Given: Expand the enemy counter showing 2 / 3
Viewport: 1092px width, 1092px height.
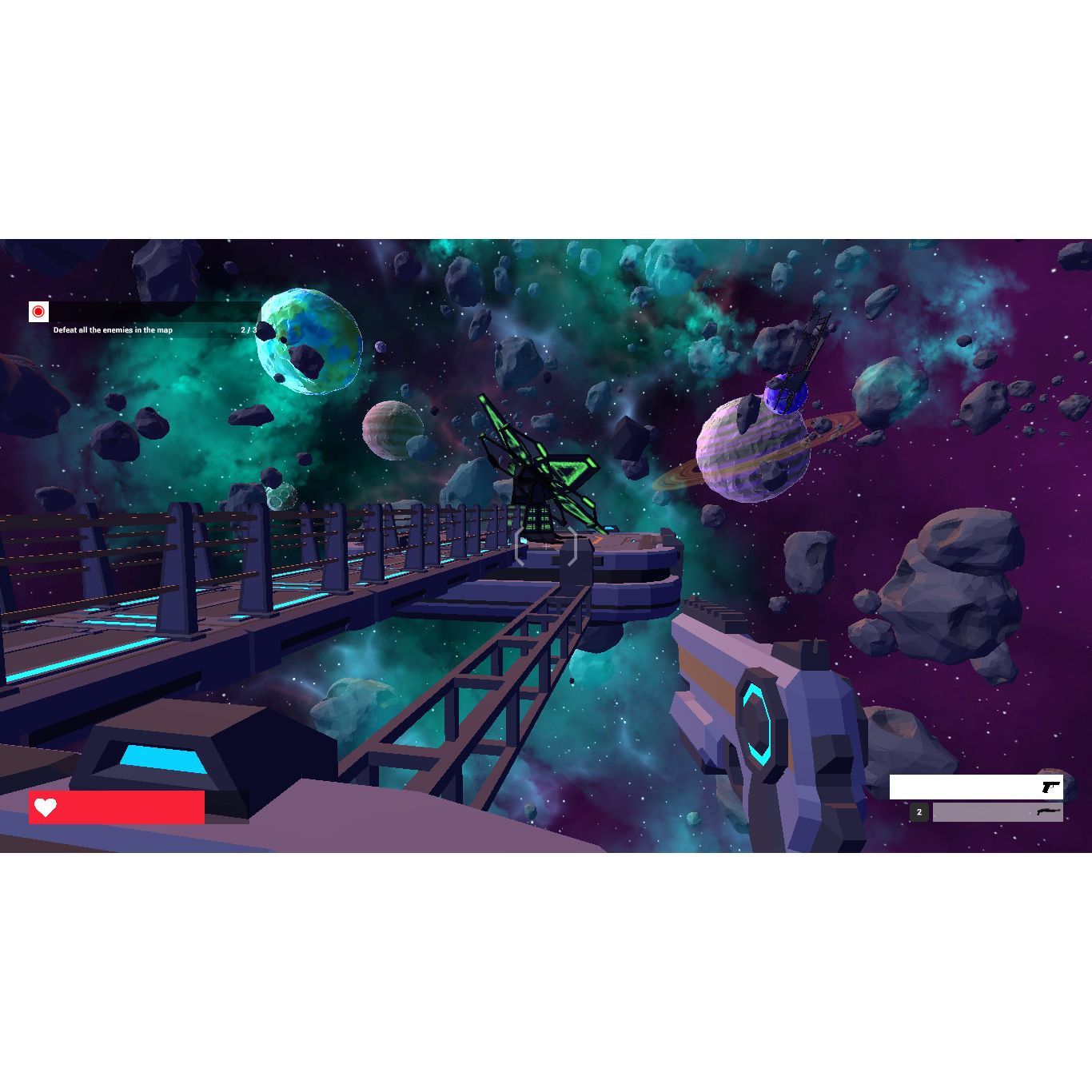Looking at the screenshot, I should (247, 329).
